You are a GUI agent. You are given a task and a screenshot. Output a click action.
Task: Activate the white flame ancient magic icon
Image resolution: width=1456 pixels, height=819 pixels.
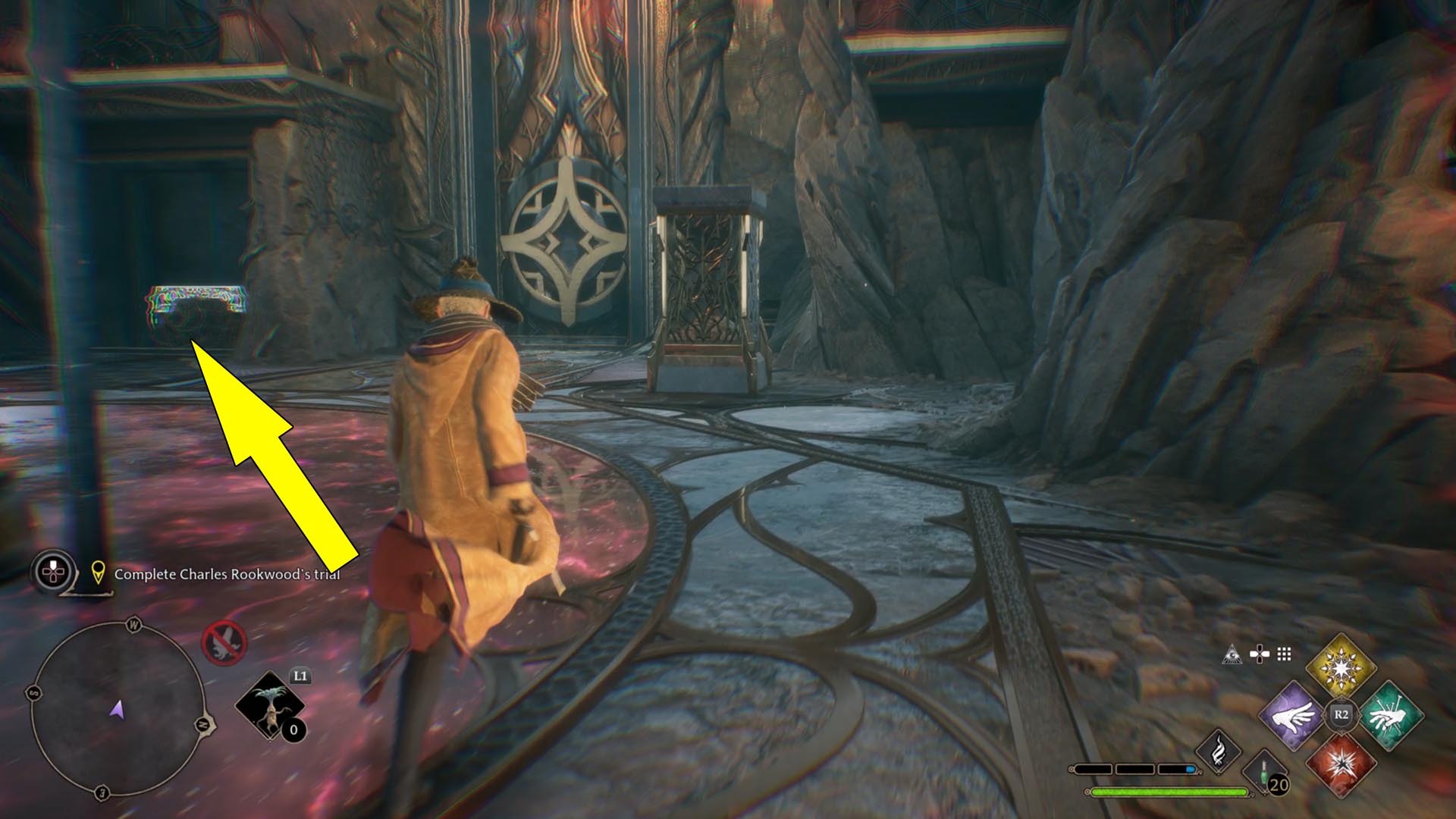[x=1218, y=751]
